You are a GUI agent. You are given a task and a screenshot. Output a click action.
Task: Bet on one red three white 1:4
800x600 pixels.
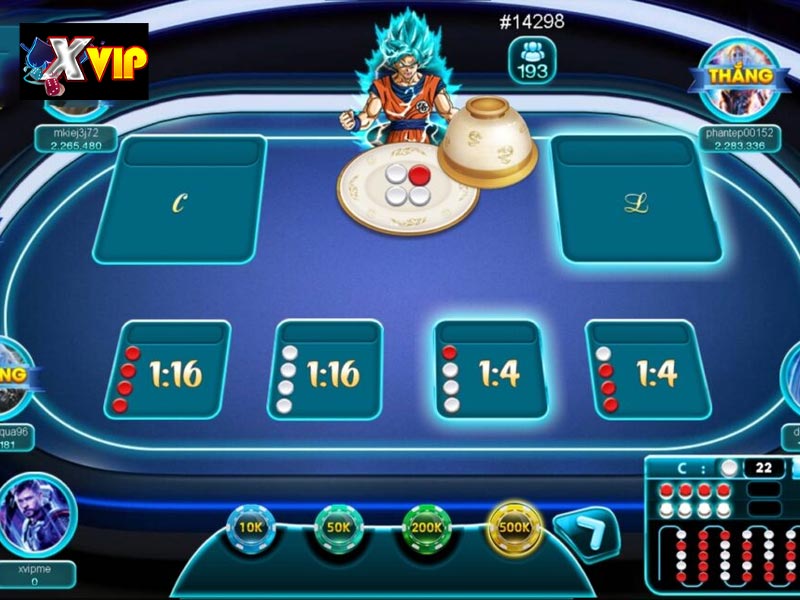pos(489,371)
